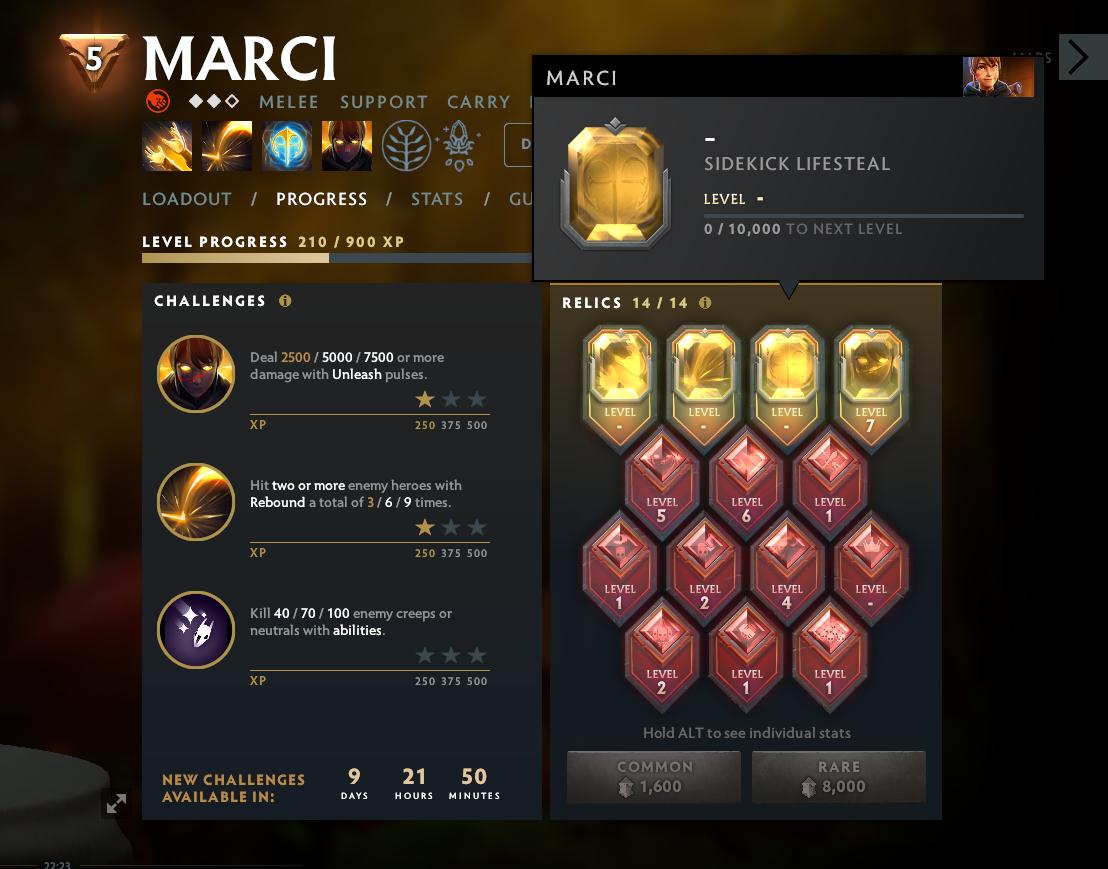The width and height of the screenshot is (1108, 869).
Task: Click the Unleash ability icon under the hero name
Action: tap(347, 146)
